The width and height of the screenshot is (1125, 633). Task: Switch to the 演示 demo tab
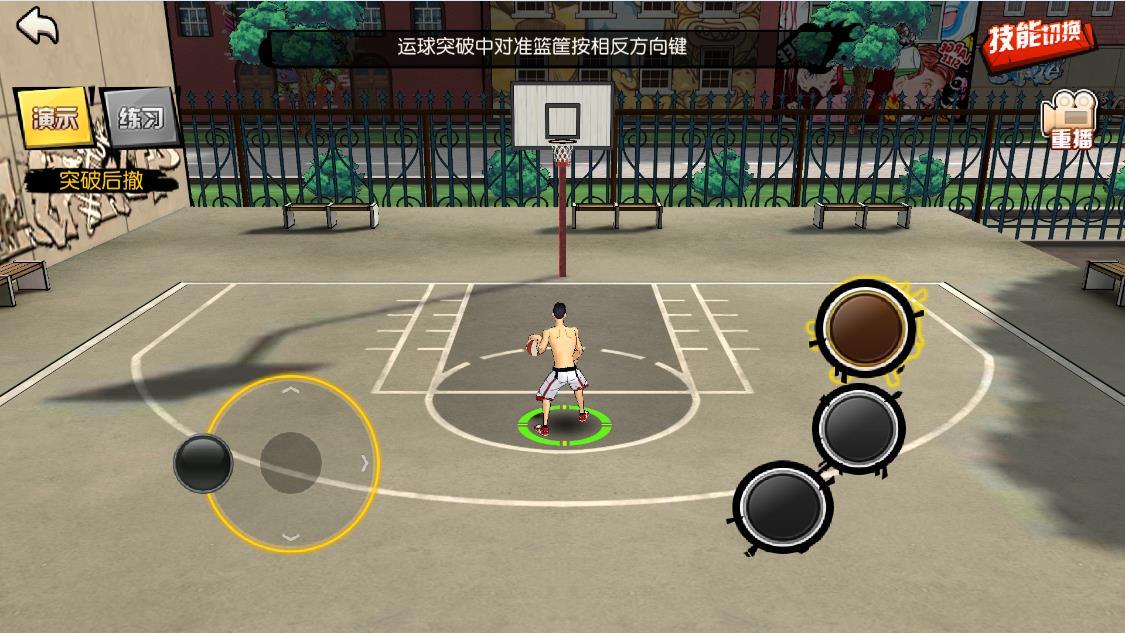(x=52, y=118)
